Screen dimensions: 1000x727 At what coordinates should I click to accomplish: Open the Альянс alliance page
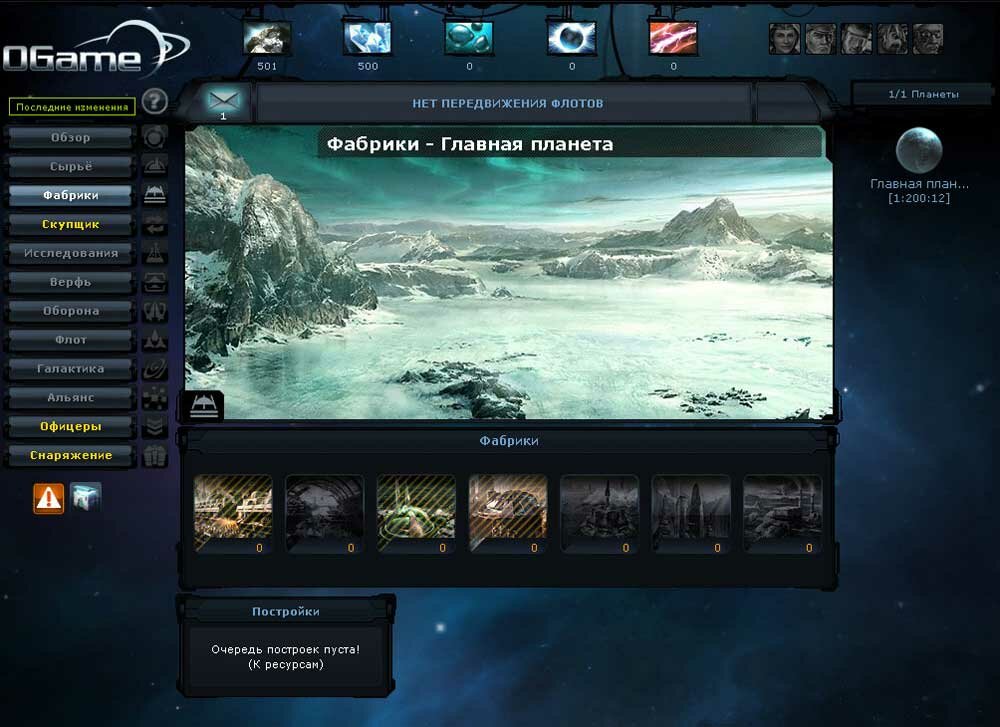(70, 398)
